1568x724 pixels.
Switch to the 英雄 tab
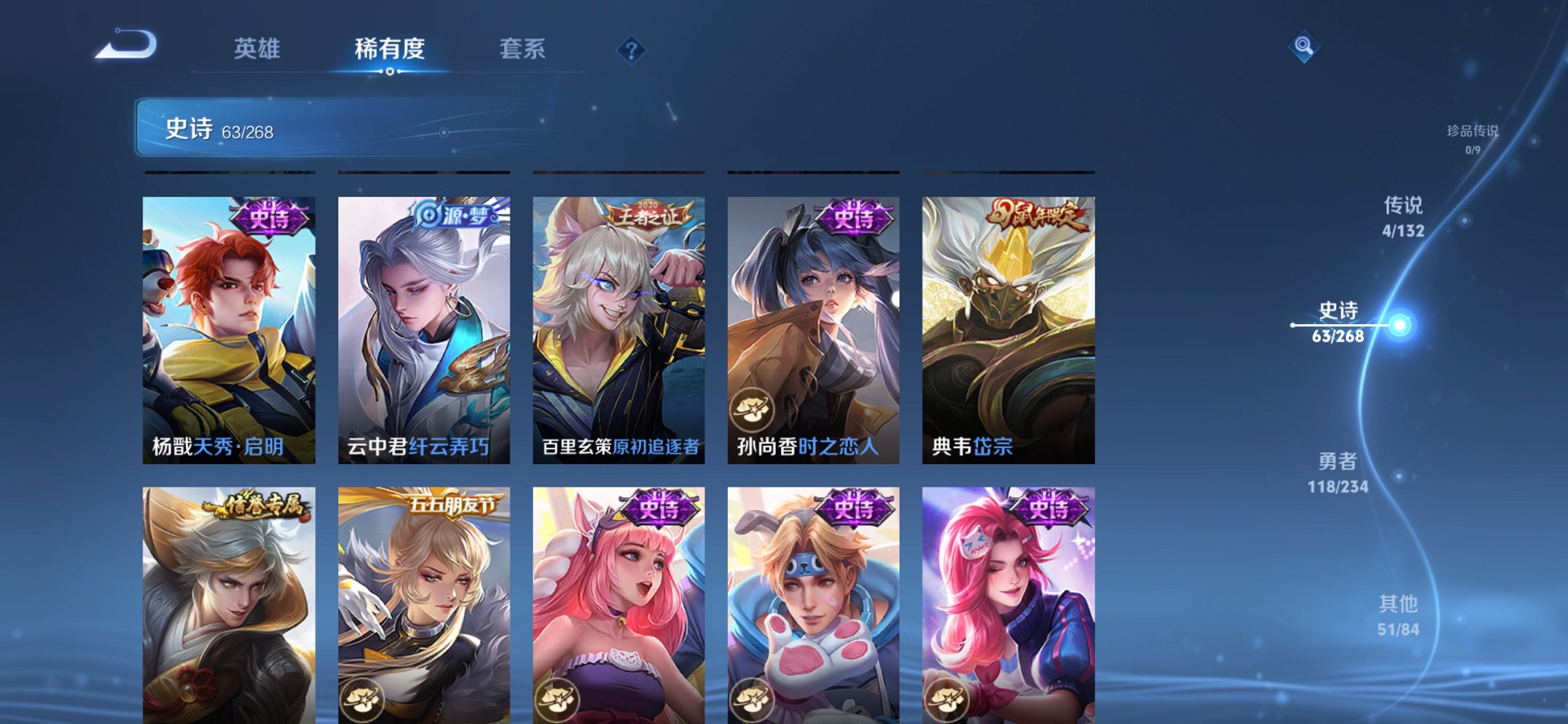point(259,48)
